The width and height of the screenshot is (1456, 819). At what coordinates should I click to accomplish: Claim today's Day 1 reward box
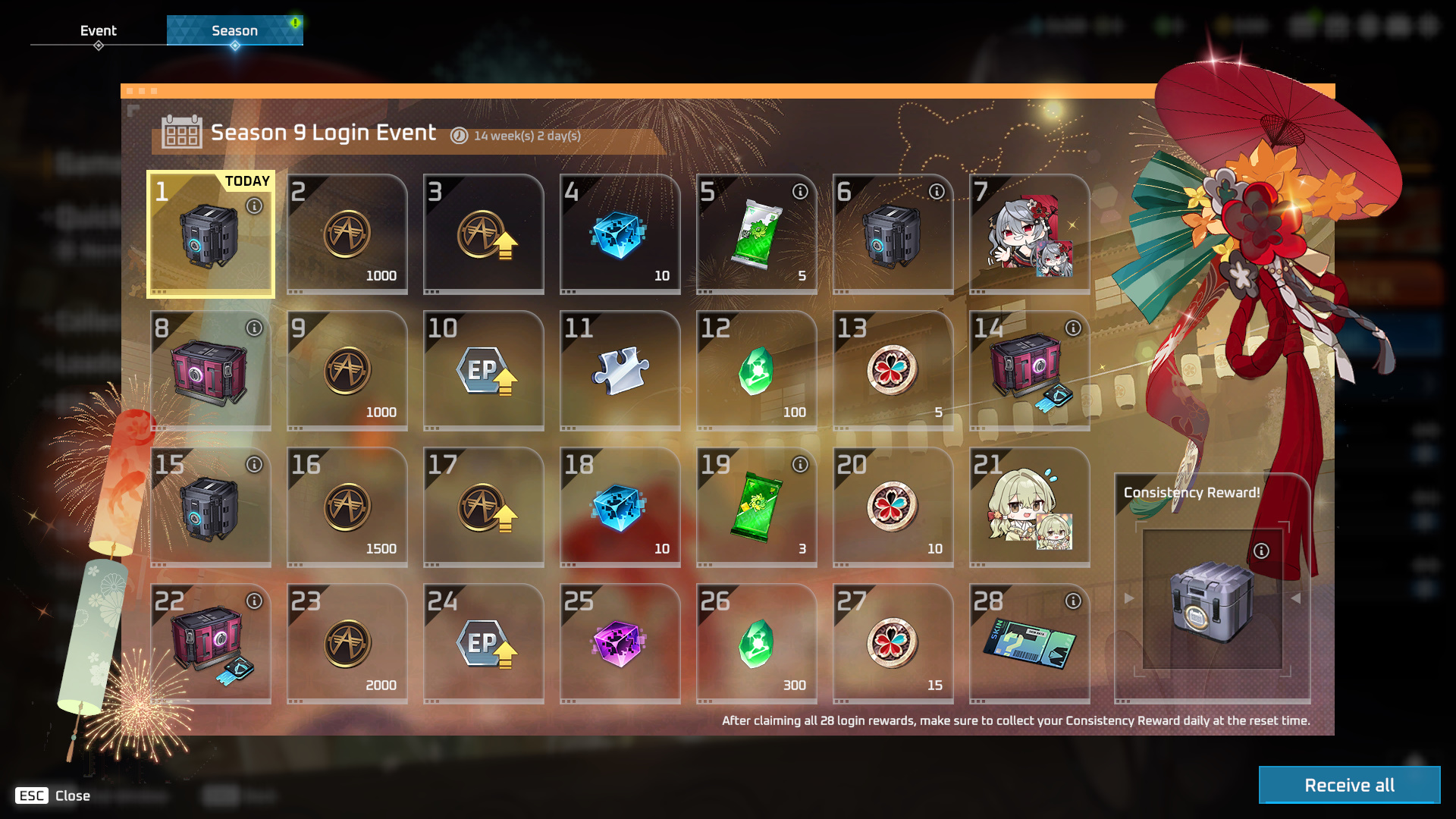210,235
